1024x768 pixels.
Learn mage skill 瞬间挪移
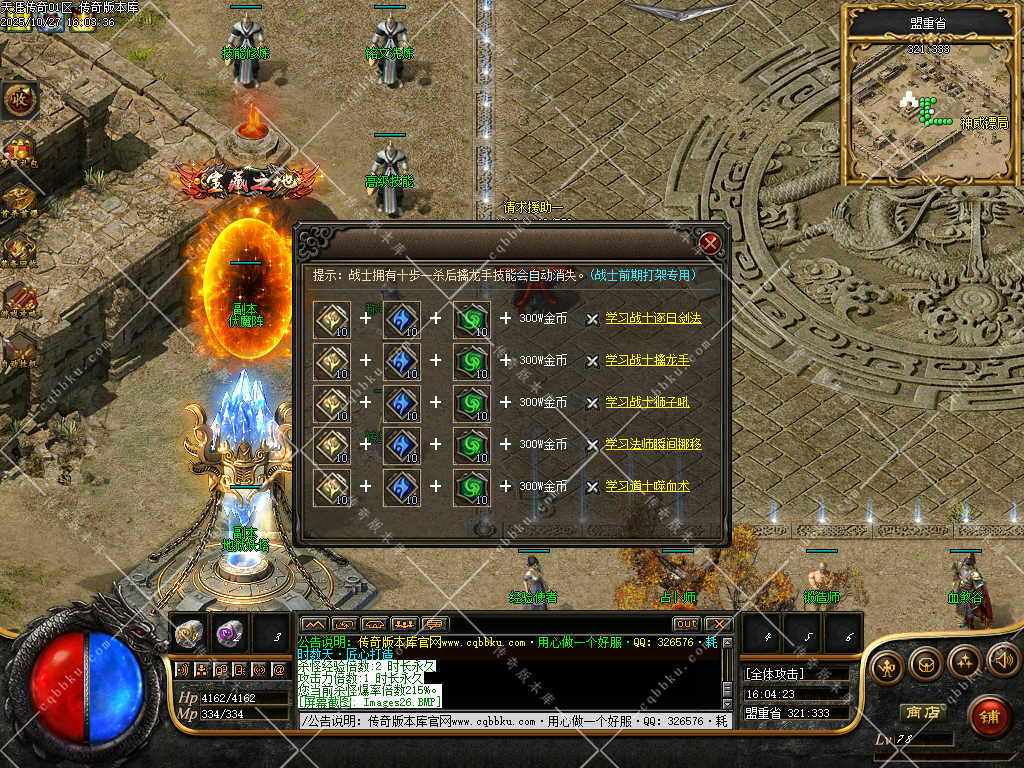click(x=653, y=444)
